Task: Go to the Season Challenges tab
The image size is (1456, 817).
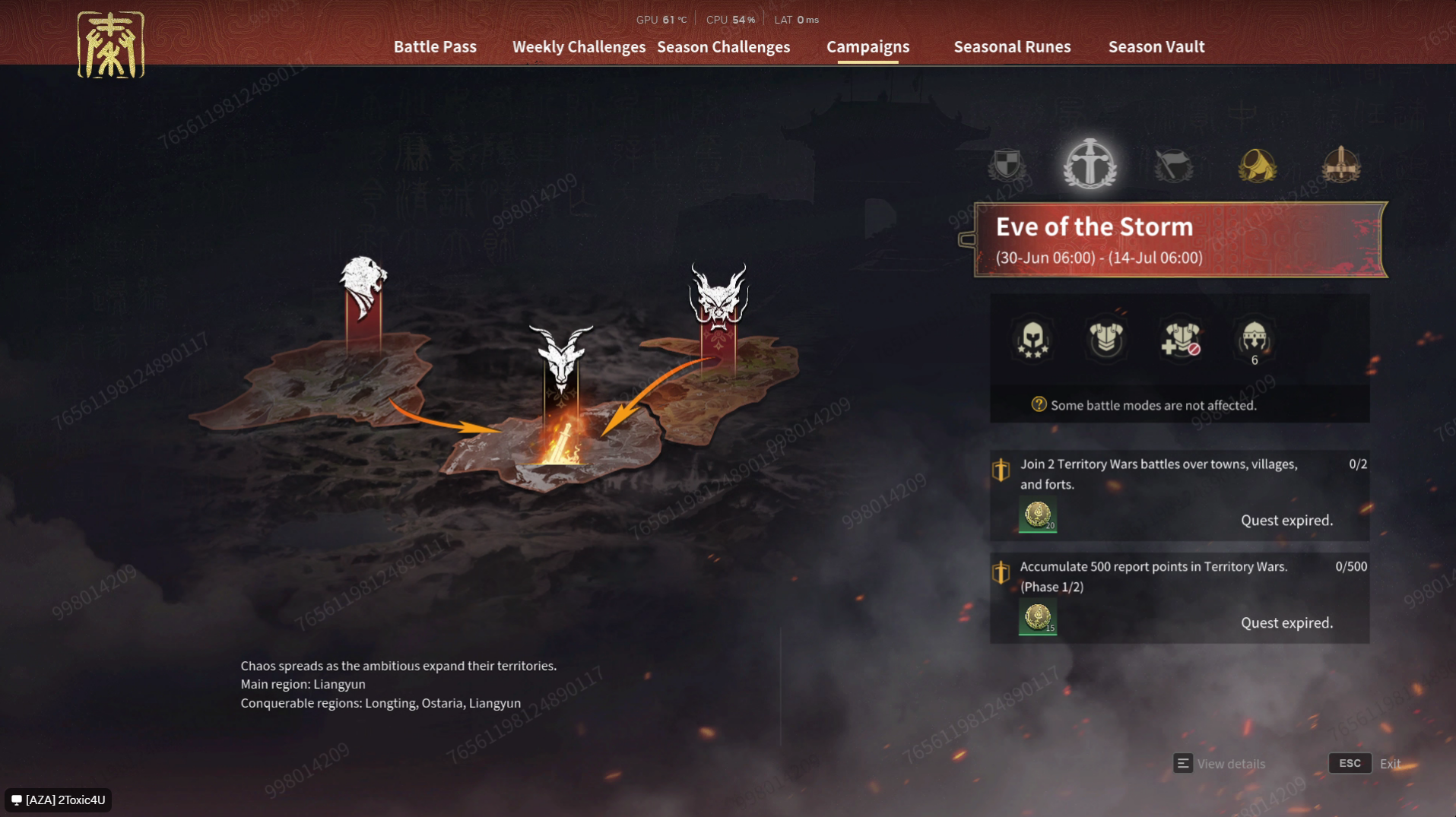Action: point(723,46)
